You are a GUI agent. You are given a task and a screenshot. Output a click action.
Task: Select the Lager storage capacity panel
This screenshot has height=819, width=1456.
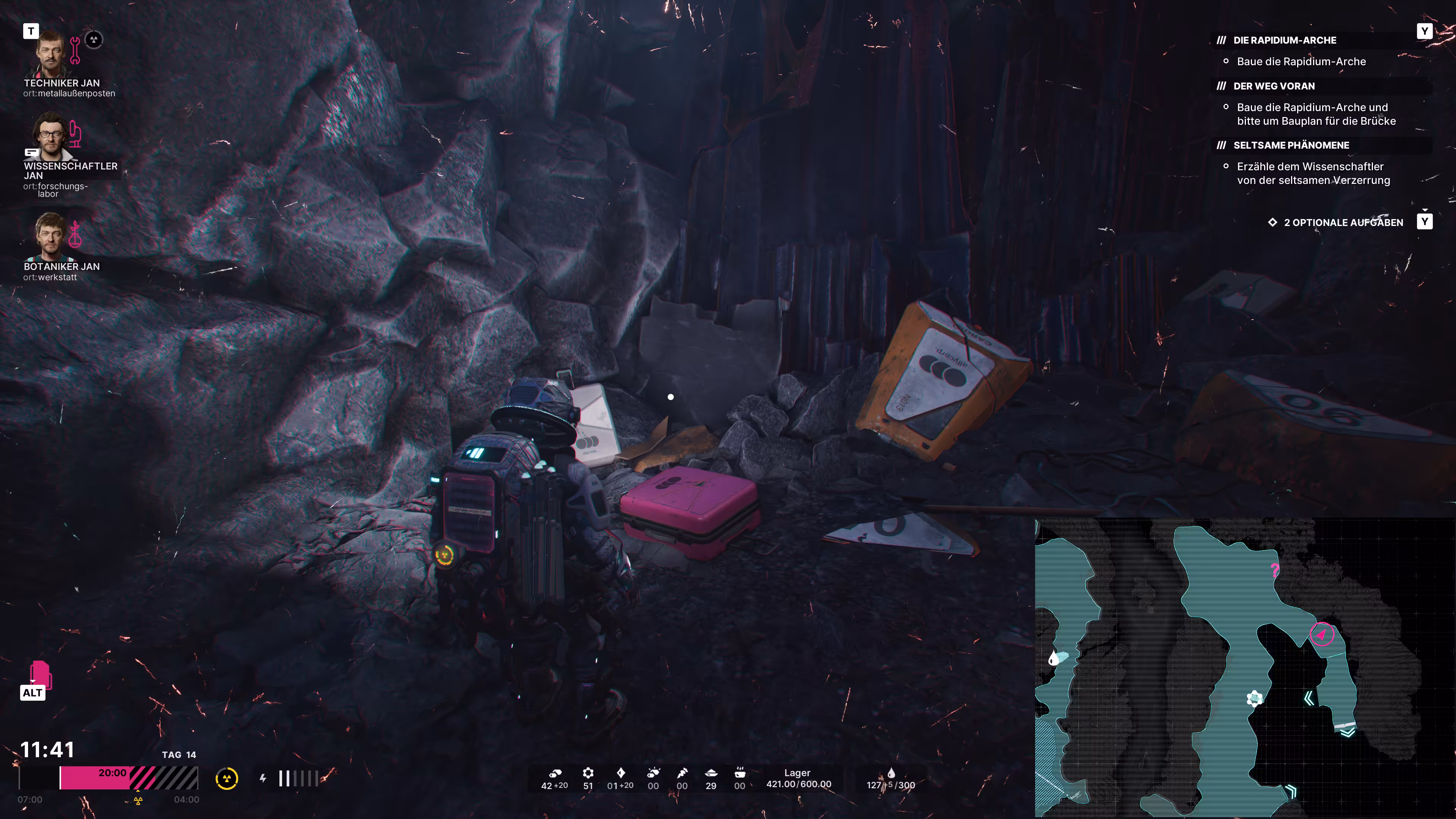[798, 778]
